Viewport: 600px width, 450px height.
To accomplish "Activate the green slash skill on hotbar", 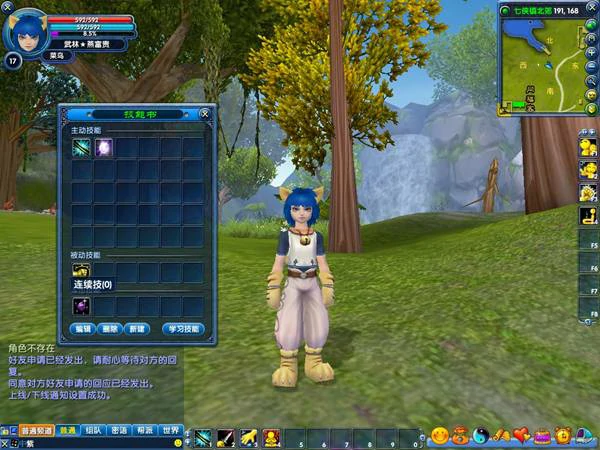I will click(x=203, y=438).
